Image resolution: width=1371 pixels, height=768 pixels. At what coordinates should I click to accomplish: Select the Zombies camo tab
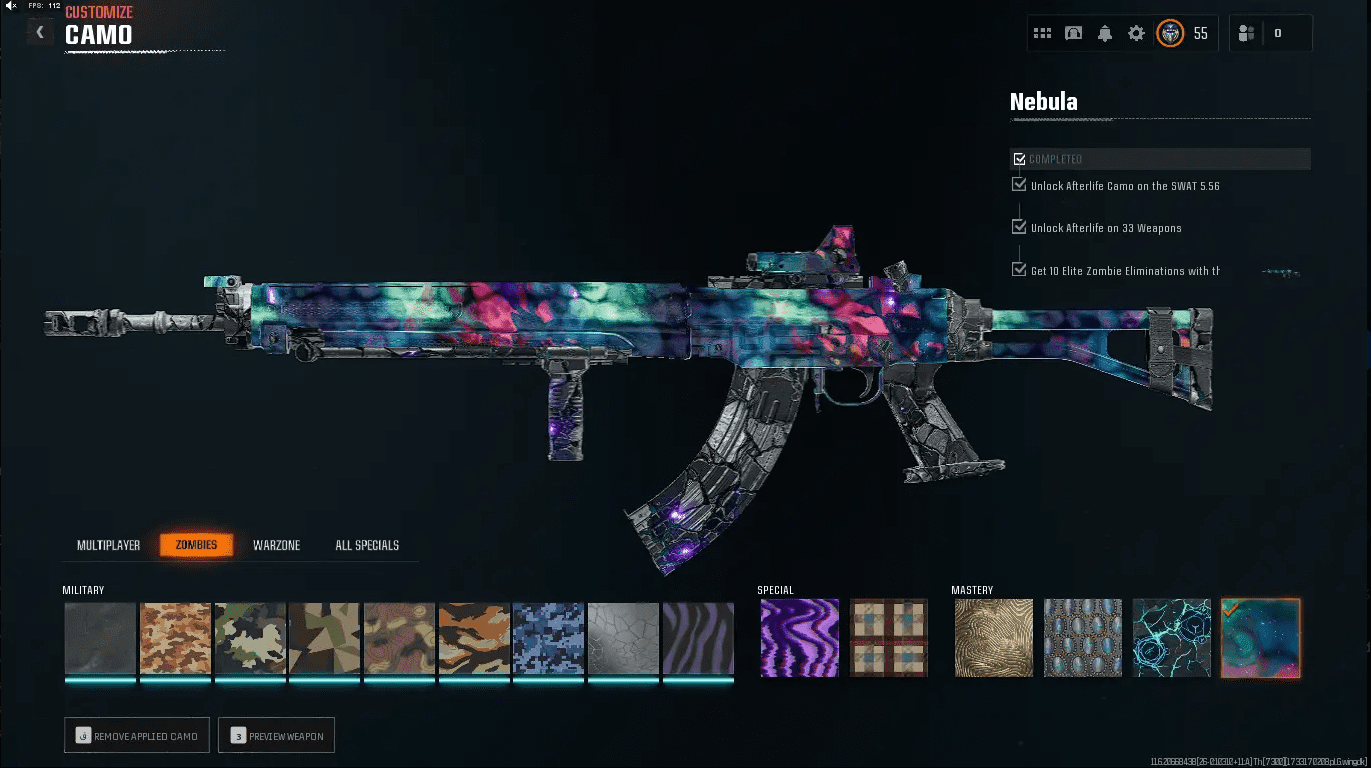(196, 545)
